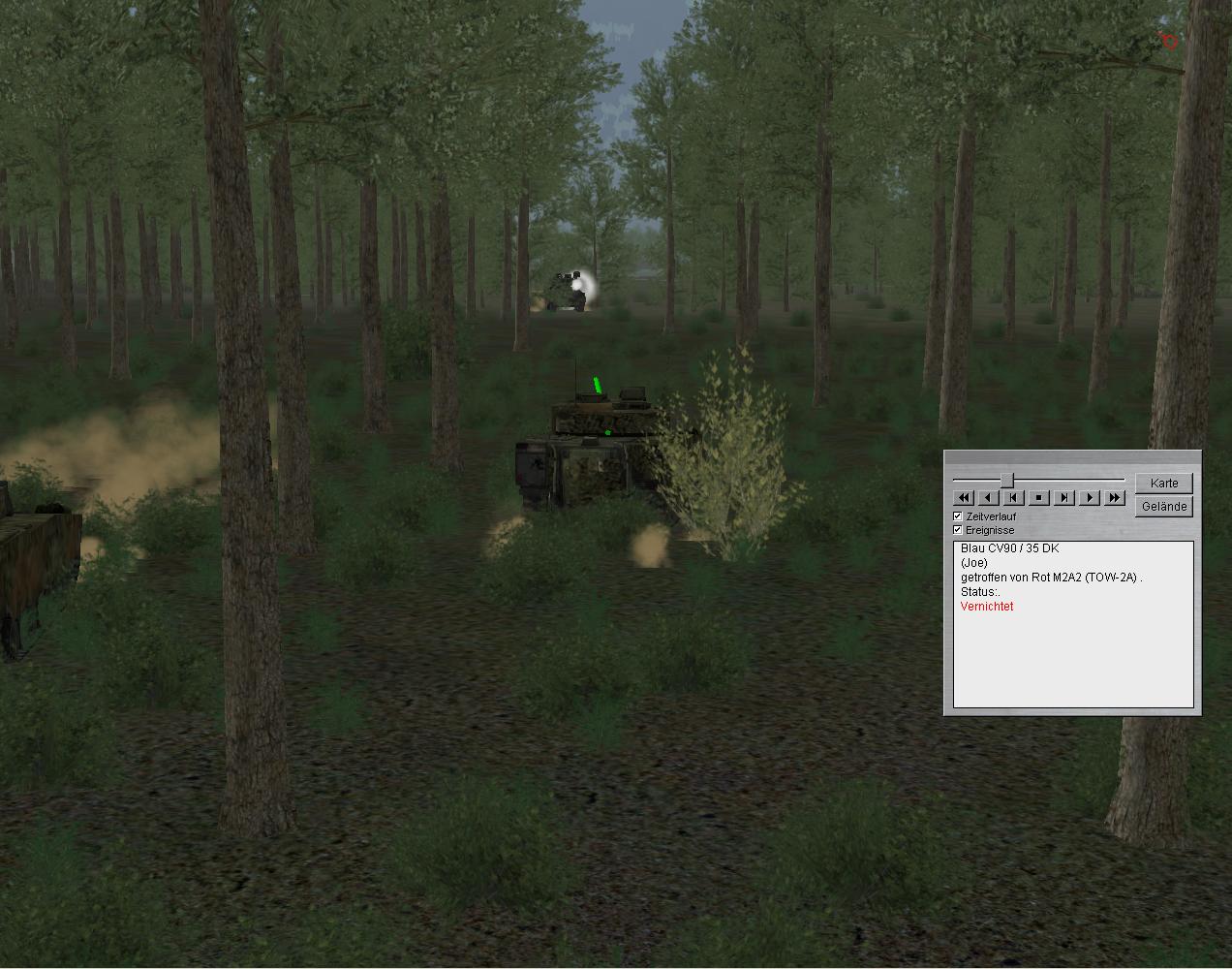Stop the replay playback

pos(1038,497)
